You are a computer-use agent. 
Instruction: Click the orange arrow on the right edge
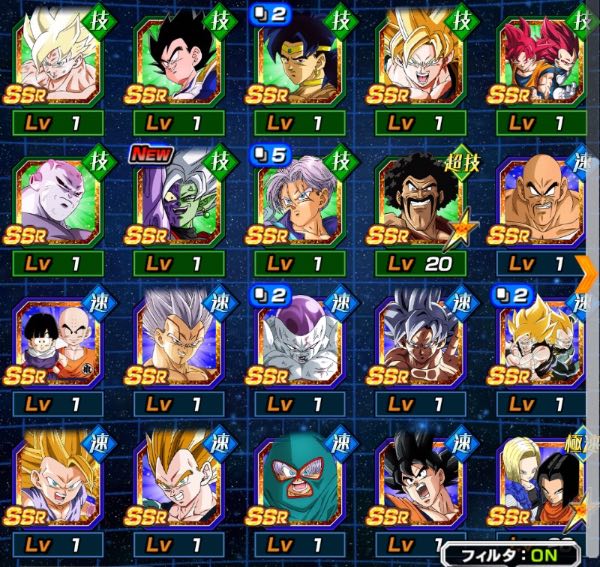click(589, 265)
